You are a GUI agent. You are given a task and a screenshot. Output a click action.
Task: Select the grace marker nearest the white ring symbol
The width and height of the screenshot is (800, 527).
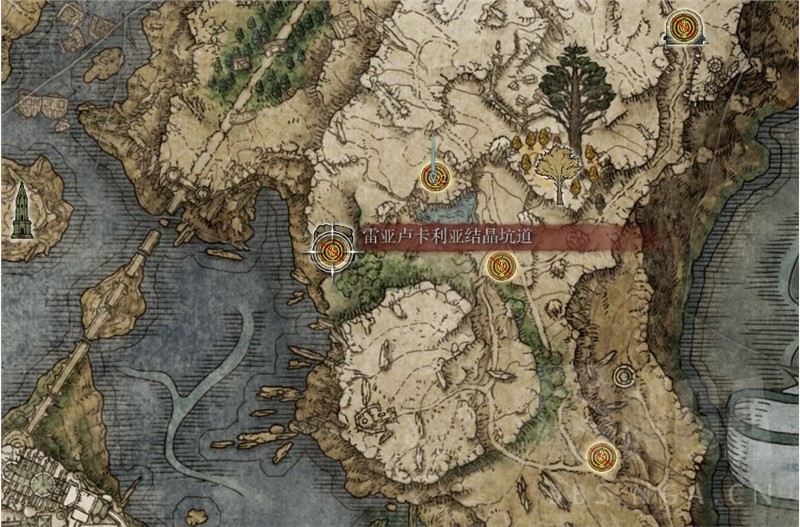click(601, 456)
